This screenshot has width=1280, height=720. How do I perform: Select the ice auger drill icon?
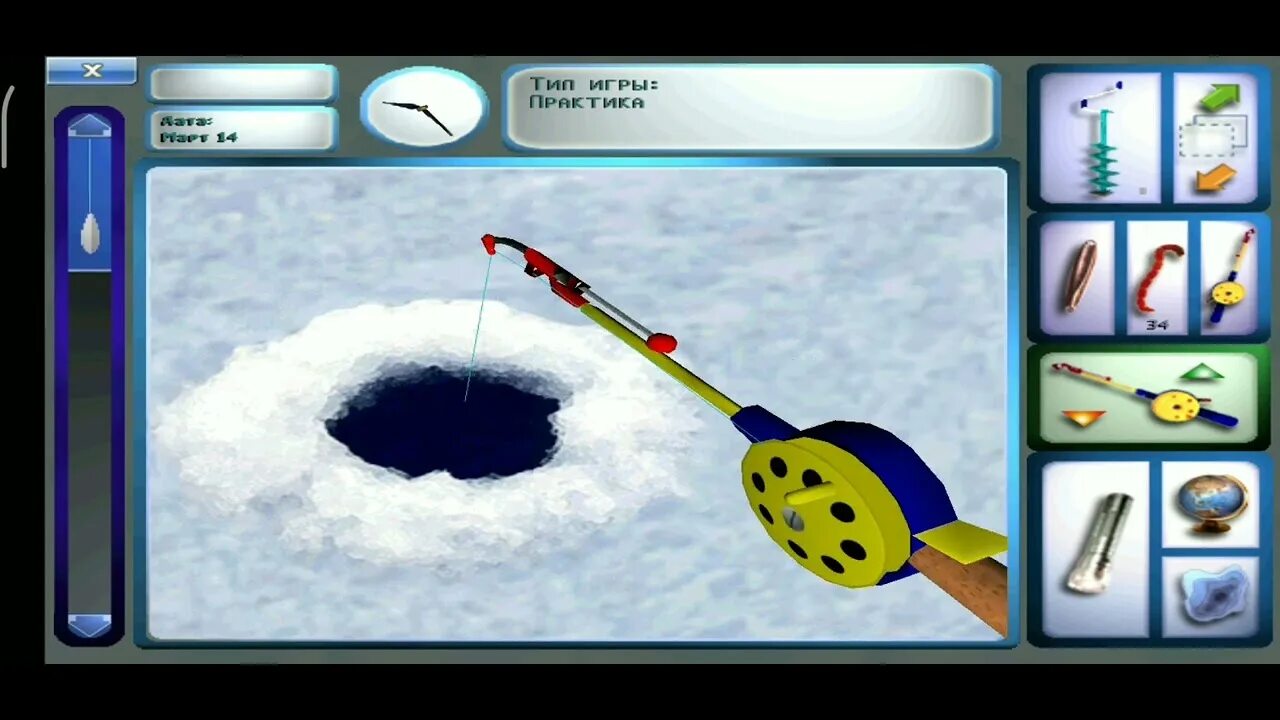pyautogui.click(x=1099, y=137)
